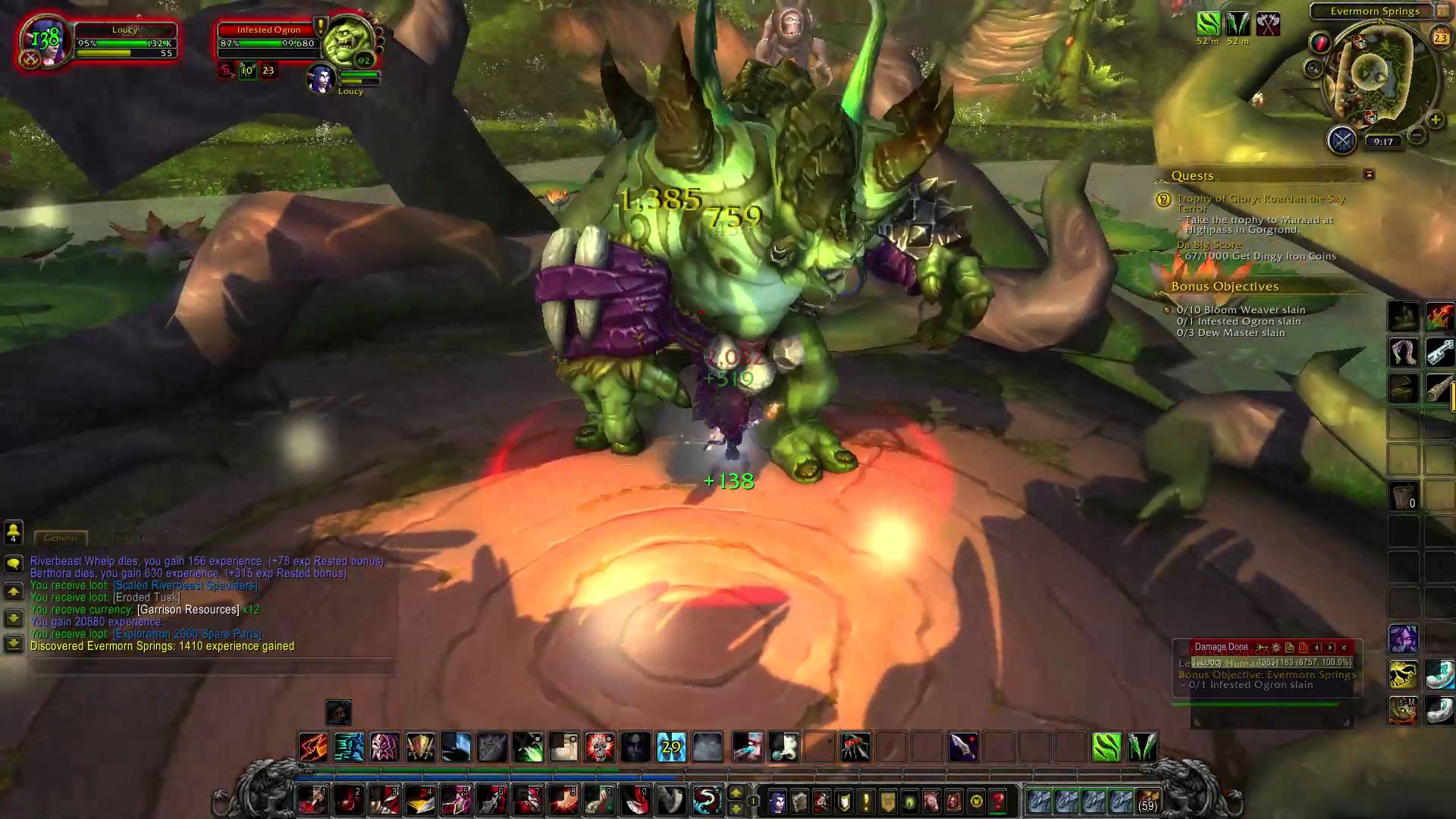This screenshot has height=819, width=1456.
Task: Open the chat bubble button beside the chat
Action: point(14,563)
